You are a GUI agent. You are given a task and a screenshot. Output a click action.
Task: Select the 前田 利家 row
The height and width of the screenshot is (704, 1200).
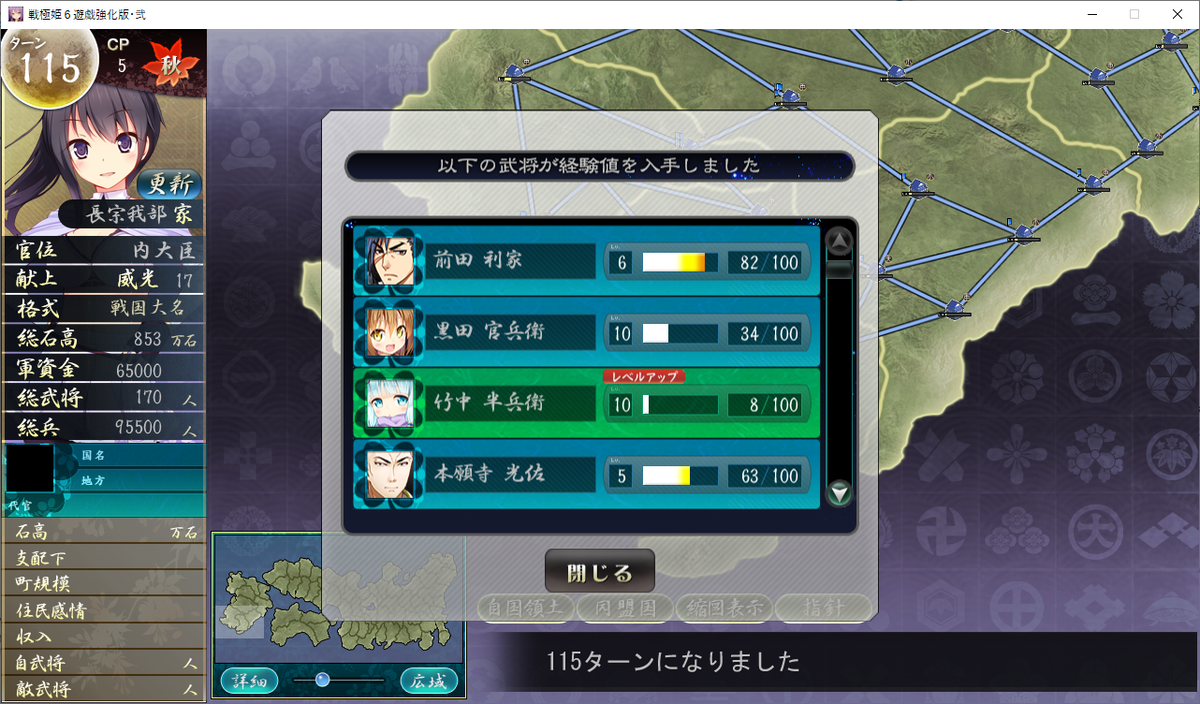tap(586, 261)
